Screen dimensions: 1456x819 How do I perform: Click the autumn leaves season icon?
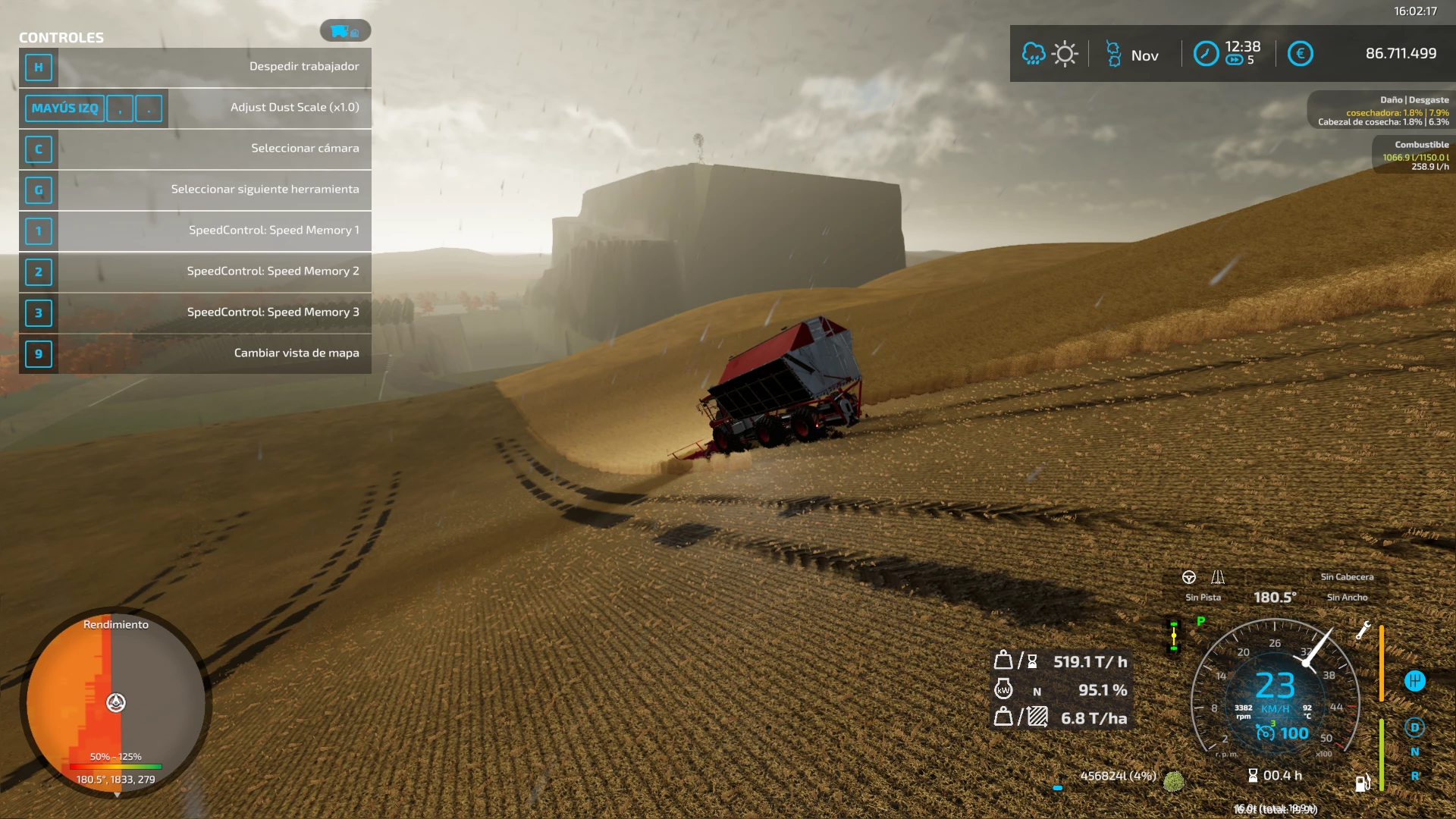coord(1113,54)
